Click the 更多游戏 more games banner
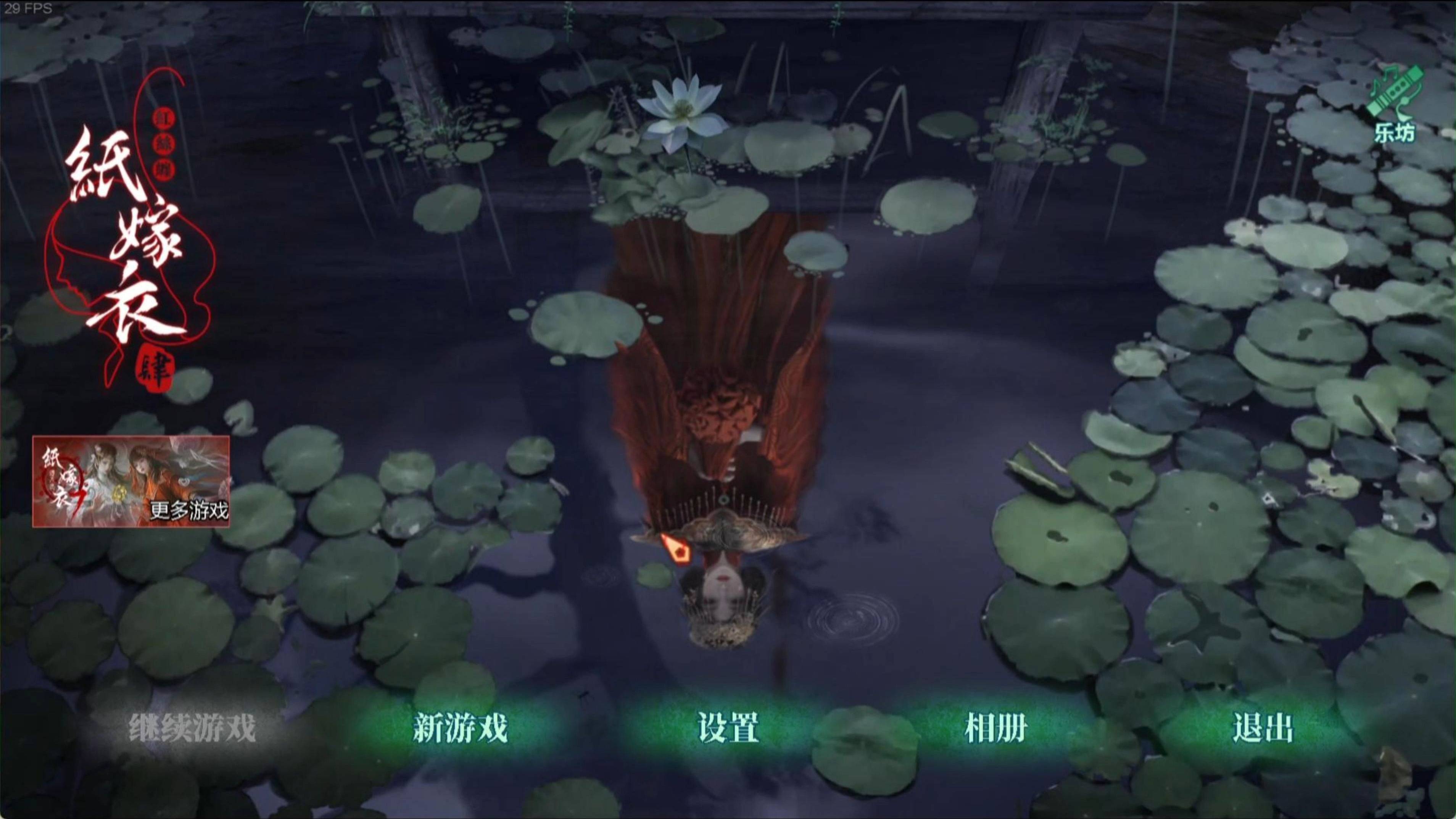1456x819 pixels. coord(131,481)
